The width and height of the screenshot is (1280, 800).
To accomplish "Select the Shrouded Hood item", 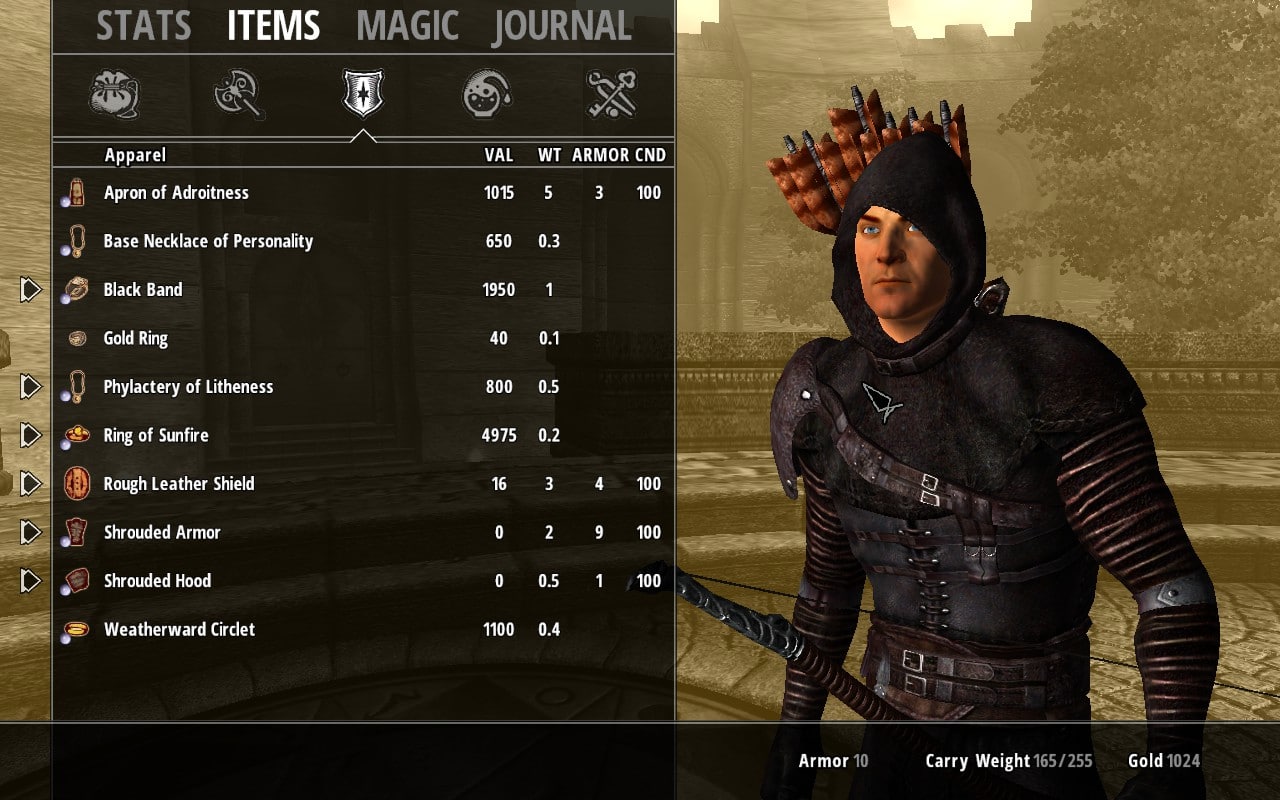I will (x=157, y=581).
